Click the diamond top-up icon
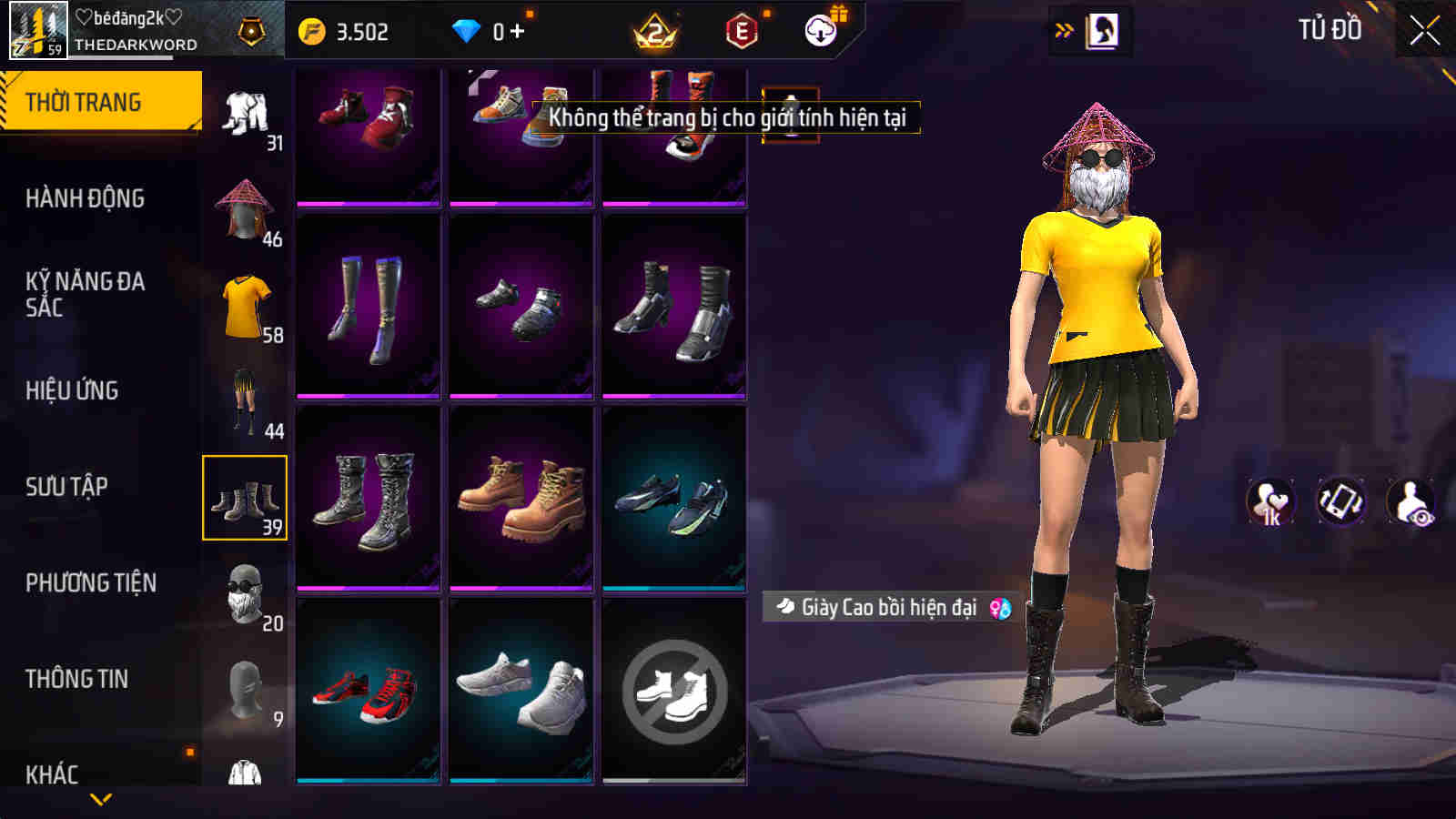 point(466,30)
